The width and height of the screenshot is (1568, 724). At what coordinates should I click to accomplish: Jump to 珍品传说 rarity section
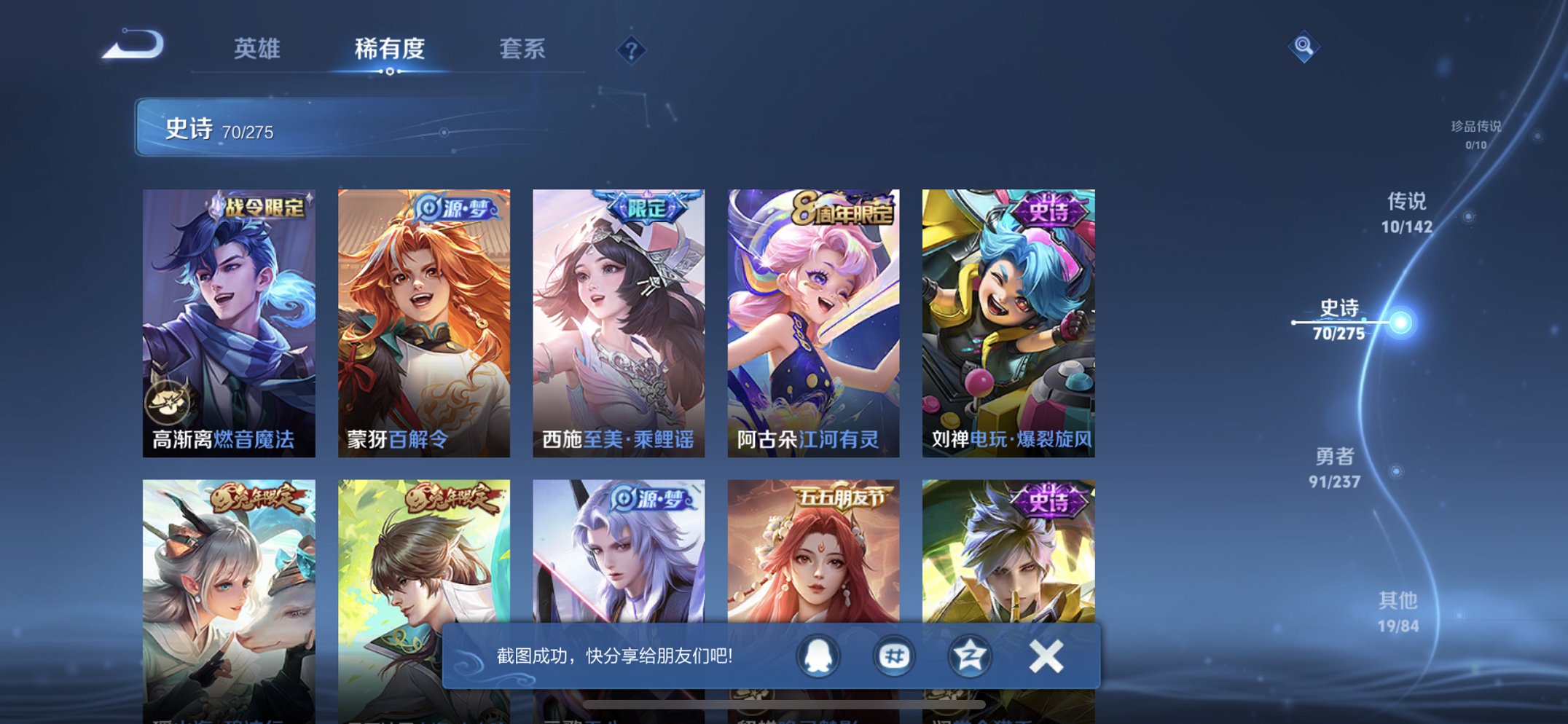pos(1478,135)
